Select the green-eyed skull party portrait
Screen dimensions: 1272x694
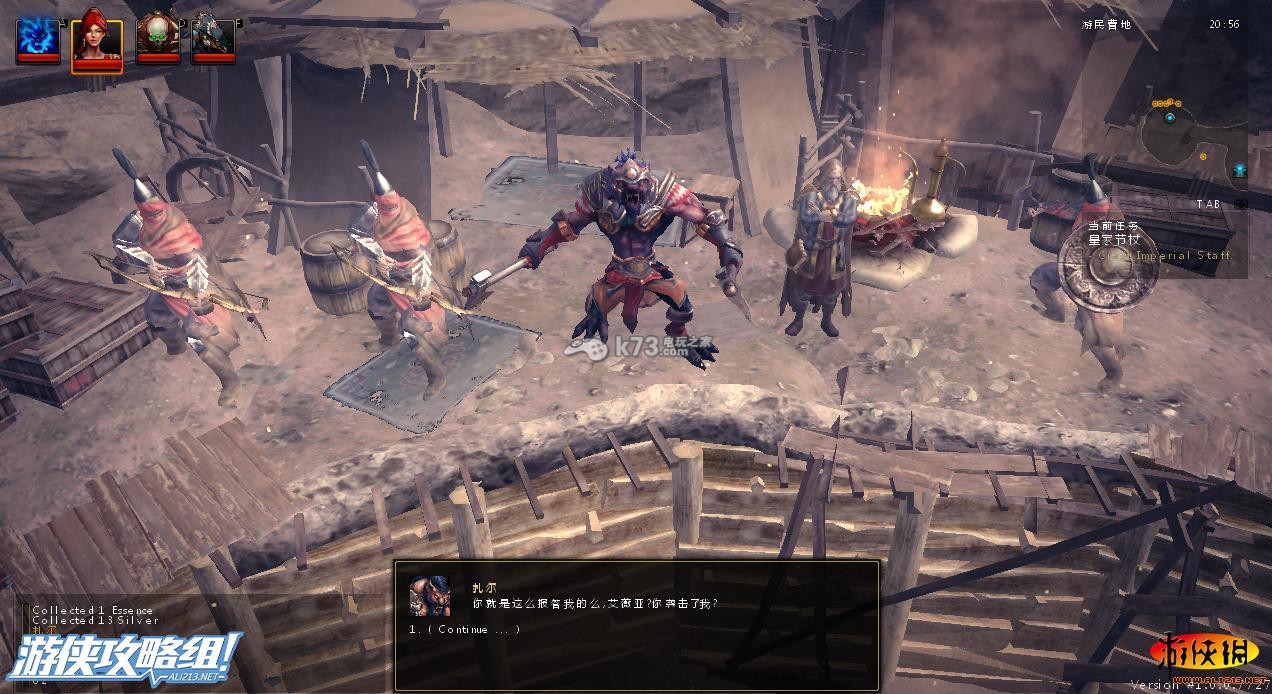[157, 38]
